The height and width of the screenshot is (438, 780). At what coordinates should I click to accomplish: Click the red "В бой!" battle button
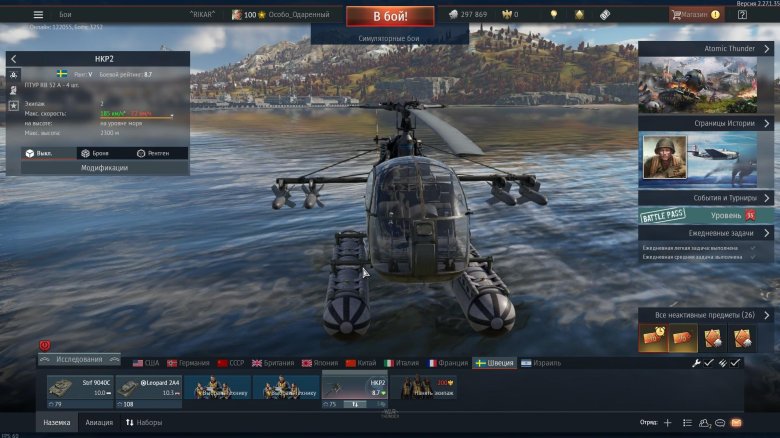[x=390, y=15]
